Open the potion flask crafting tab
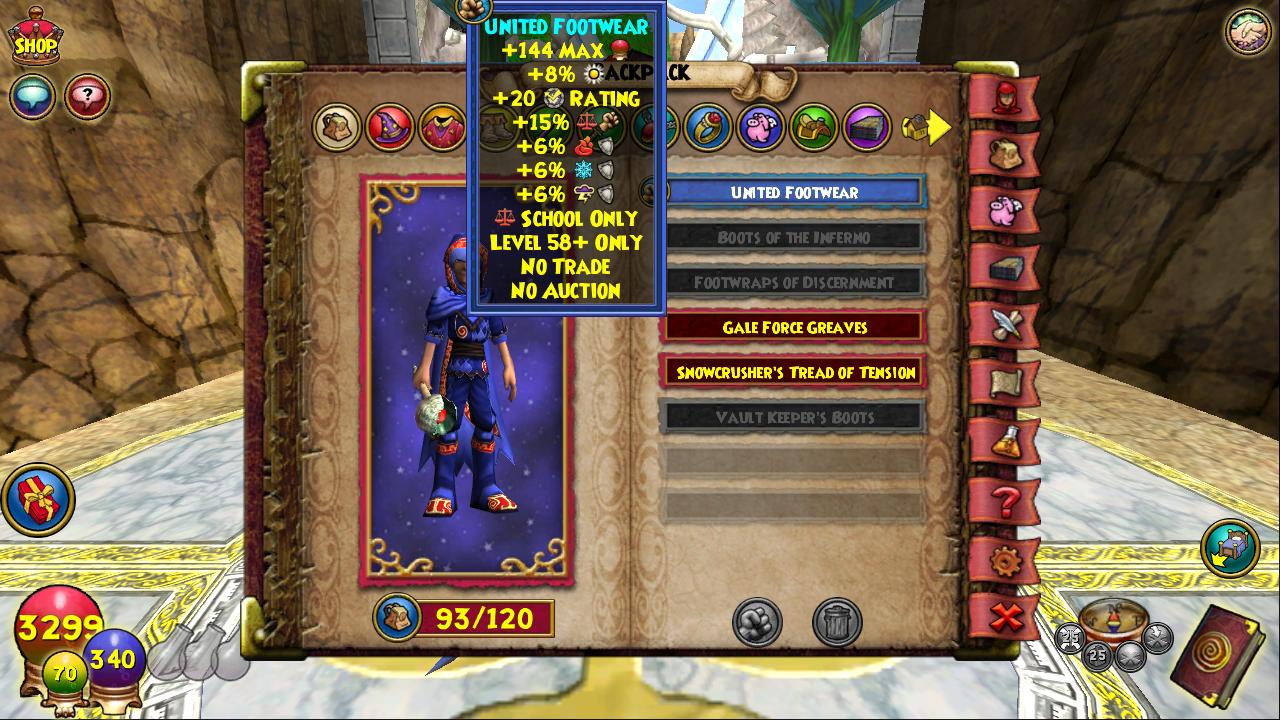Screen dimensions: 1280x720 pyautogui.click(x=1004, y=440)
